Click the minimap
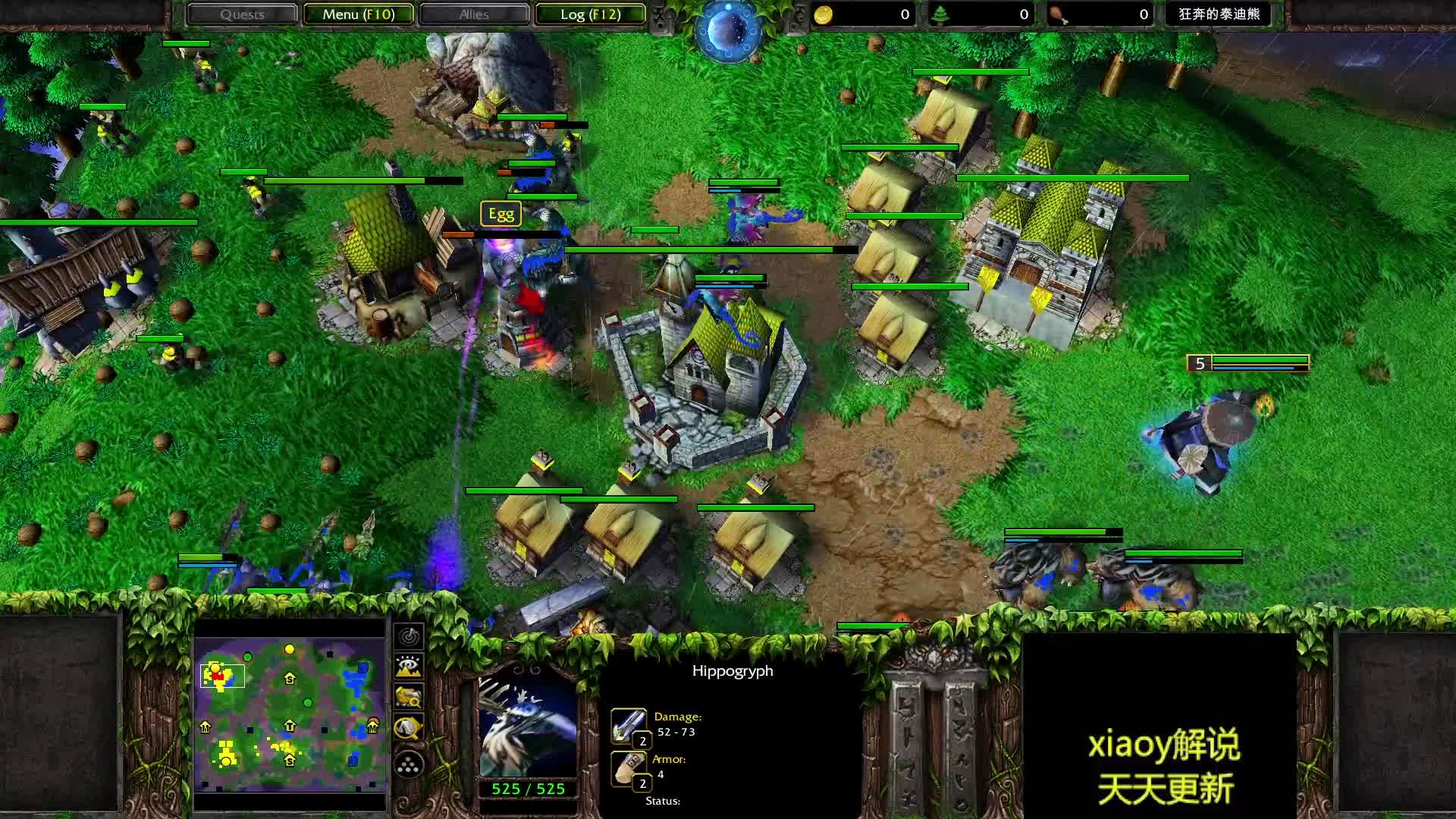 pyautogui.click(x=290, y=714)
